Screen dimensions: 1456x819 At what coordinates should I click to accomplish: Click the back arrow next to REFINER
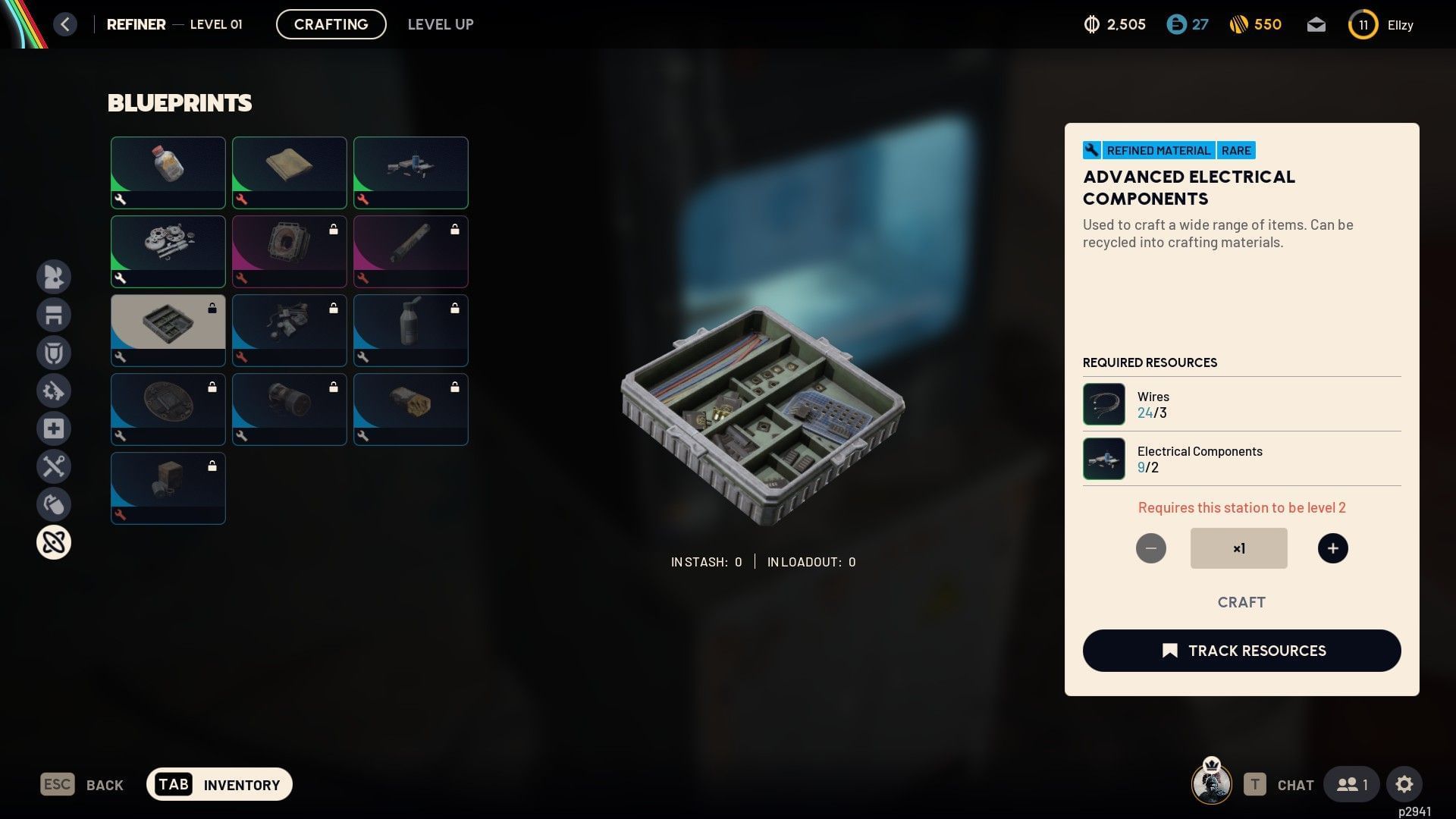(x=65, y=24)
